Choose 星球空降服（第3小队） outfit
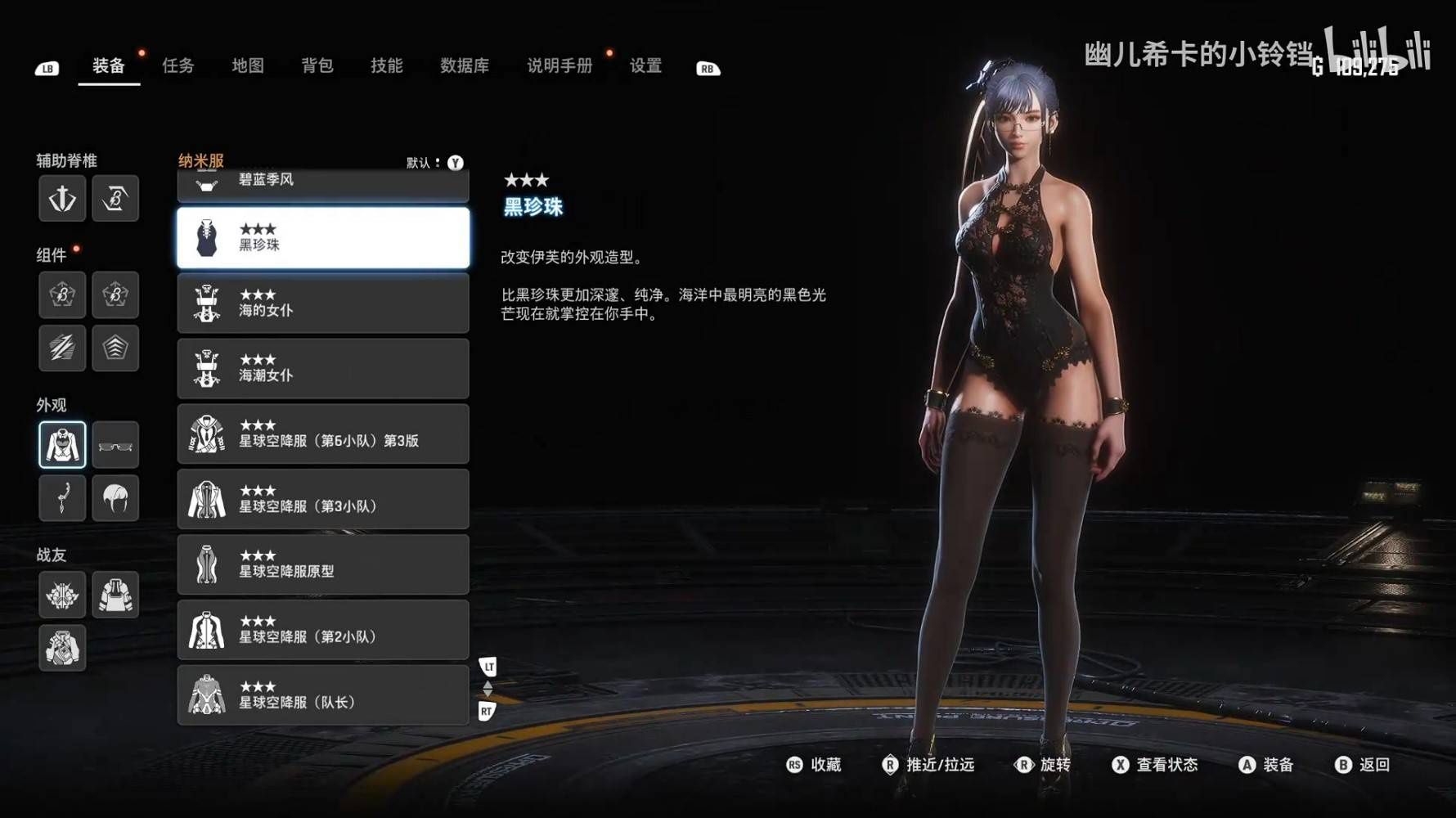The height and width of the screenshot is (818, 1456). [x=323, y=500]
